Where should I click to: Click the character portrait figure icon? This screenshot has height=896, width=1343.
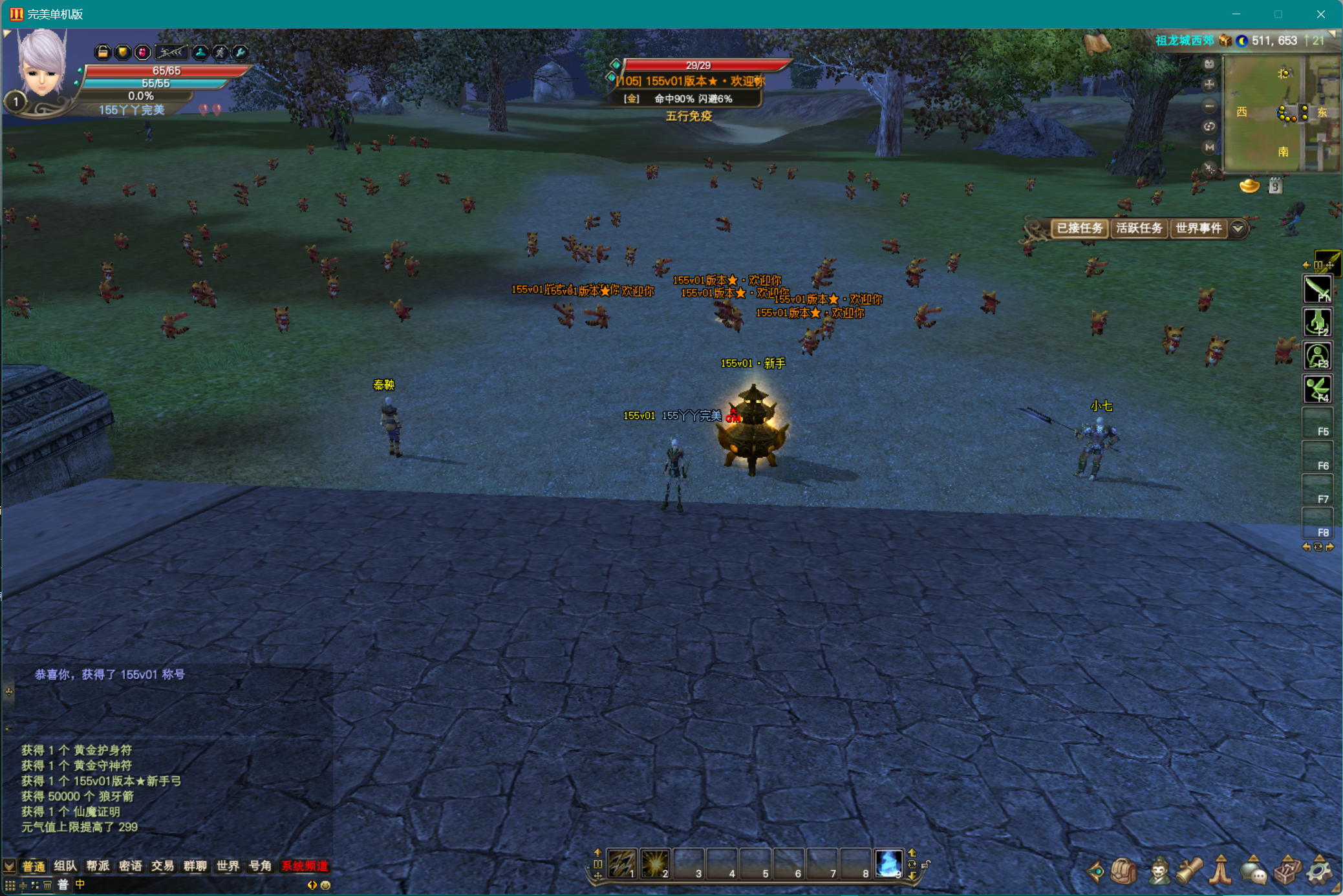[x=1158, y=871]
